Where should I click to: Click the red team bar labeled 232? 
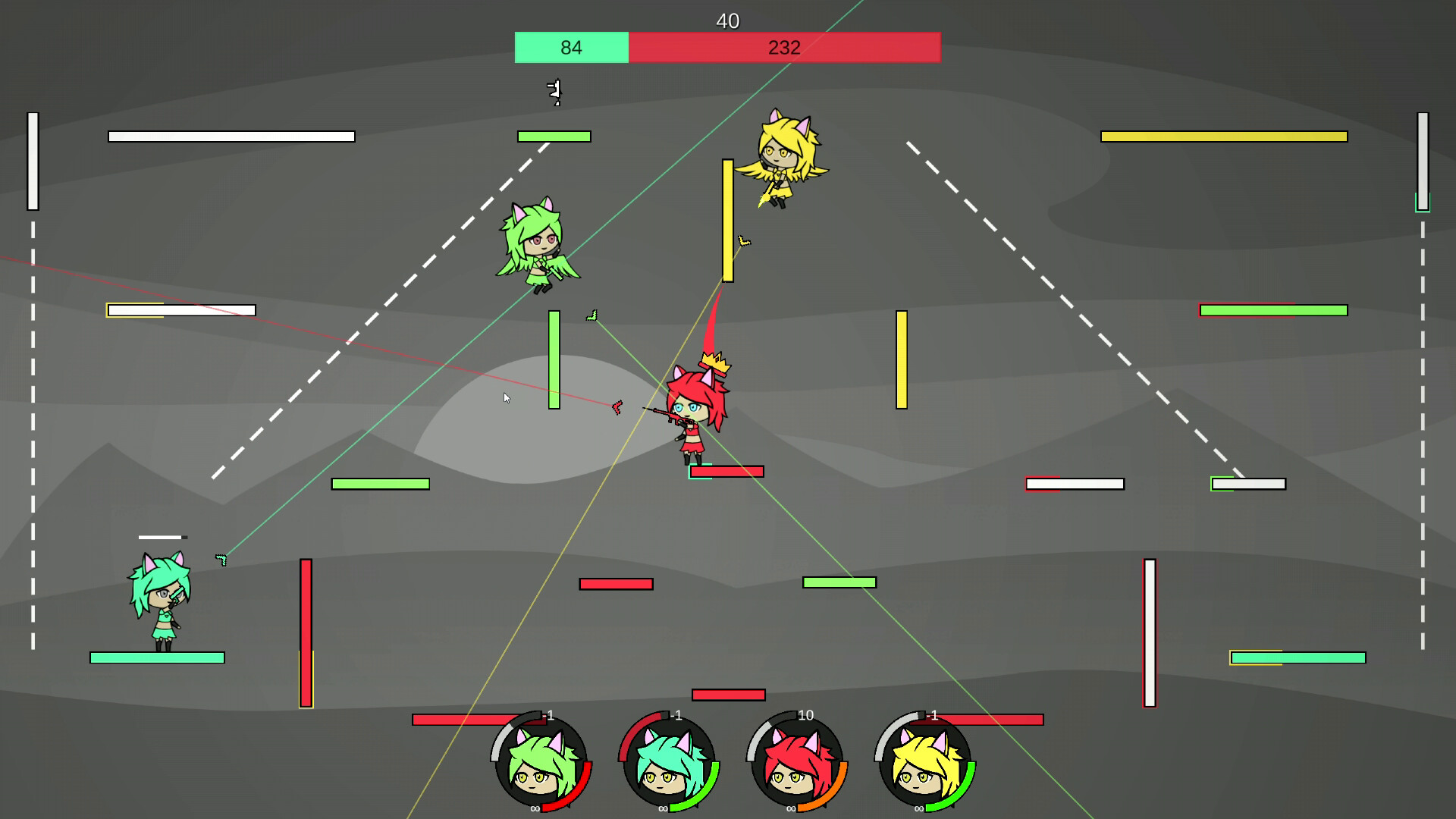785,47
